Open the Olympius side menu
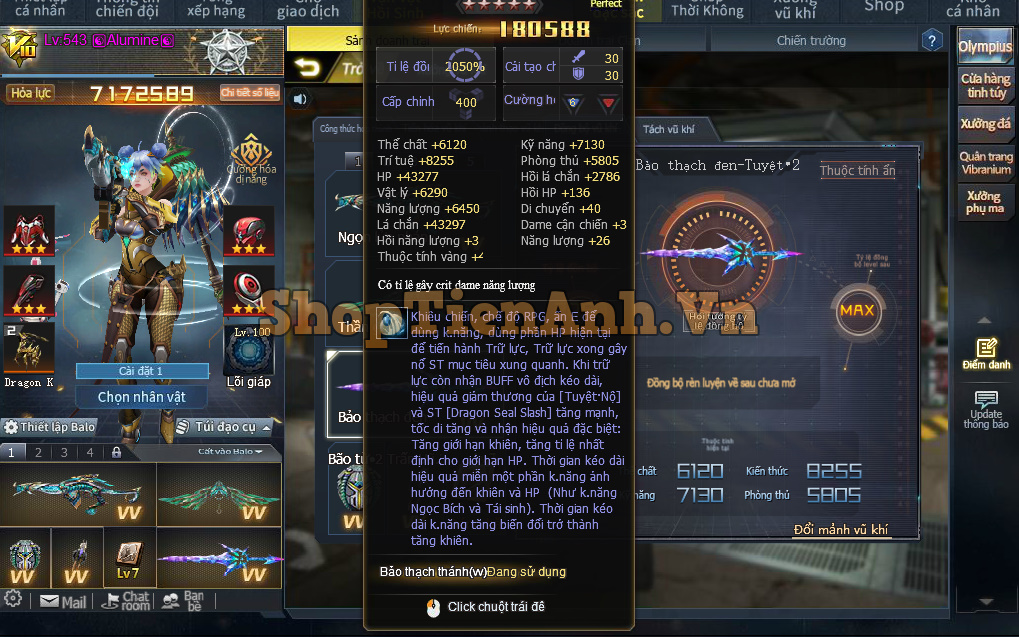The height and width of the screenshot is (637, 1019). point(984,46)
